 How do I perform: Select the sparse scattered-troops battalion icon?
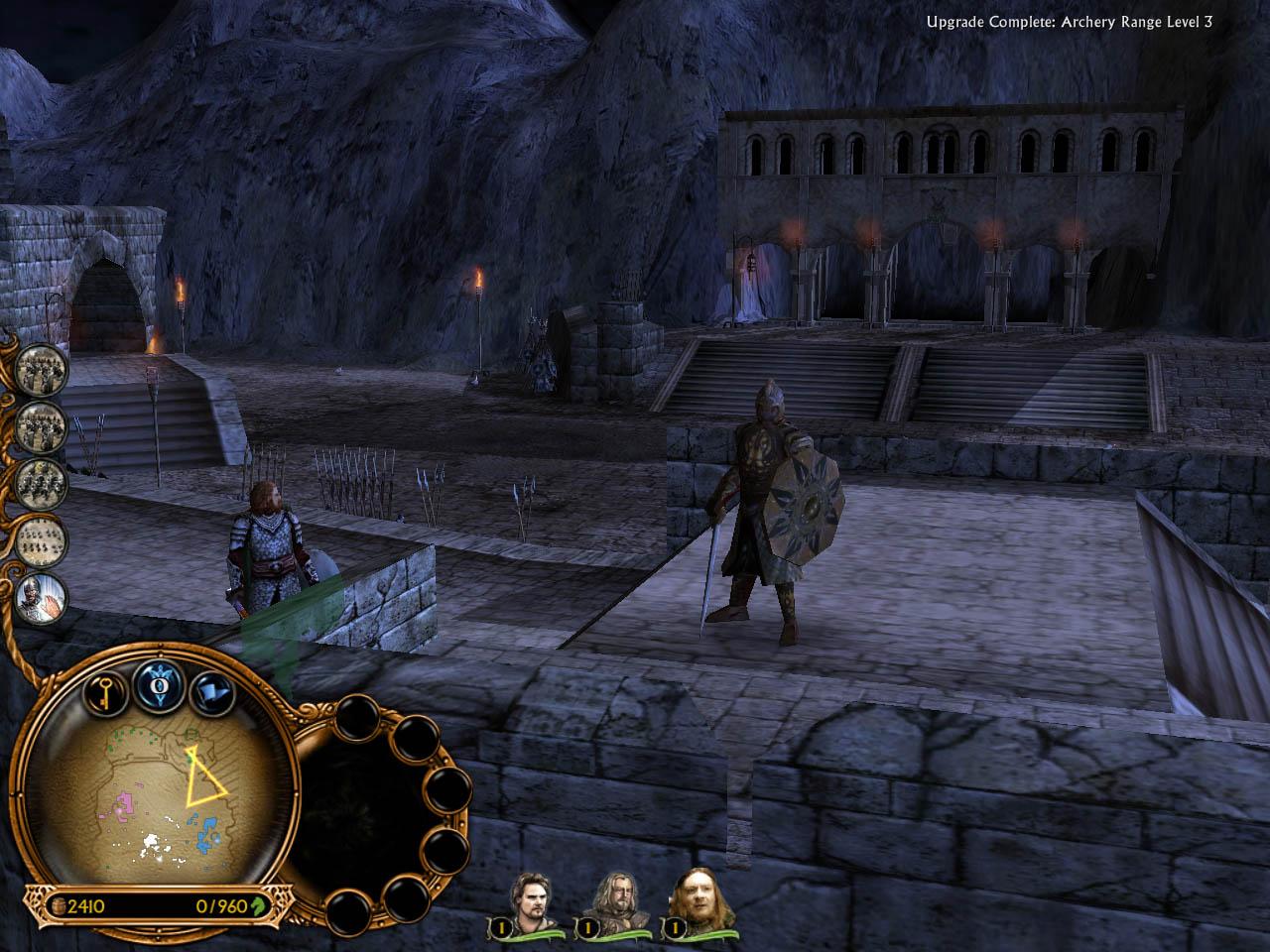pos(42,541)
